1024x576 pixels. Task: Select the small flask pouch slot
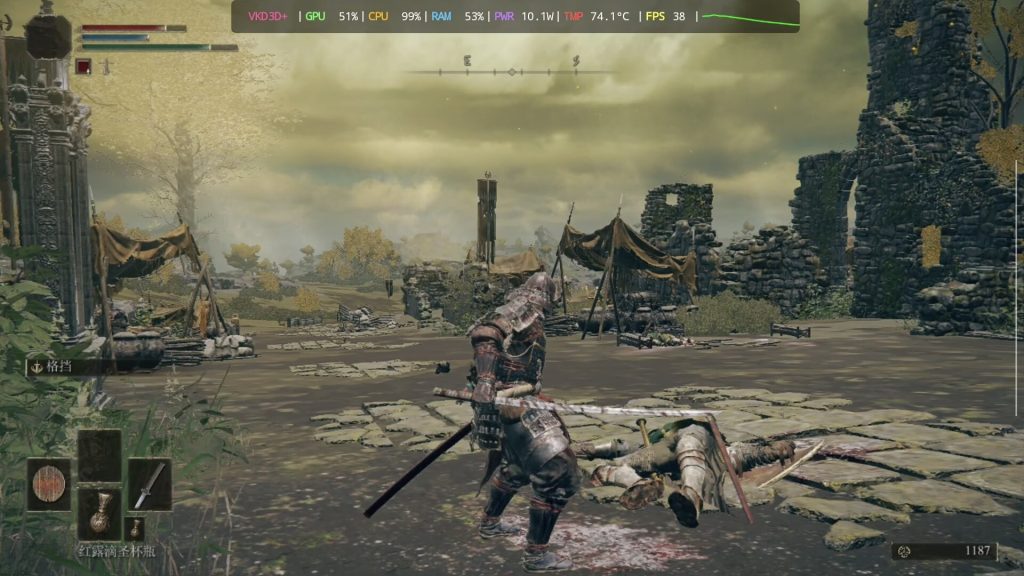coord(135,528)
